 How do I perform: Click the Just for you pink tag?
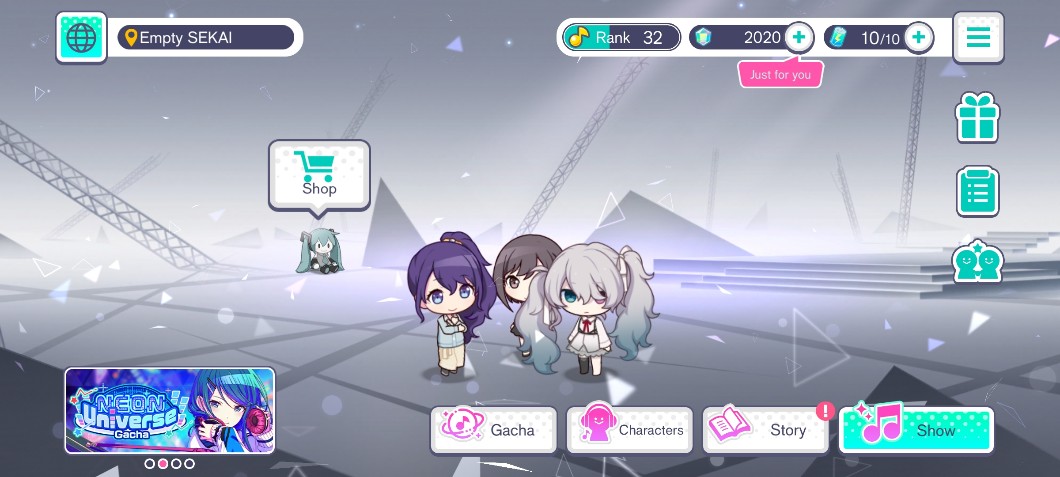tap(780, 75)
